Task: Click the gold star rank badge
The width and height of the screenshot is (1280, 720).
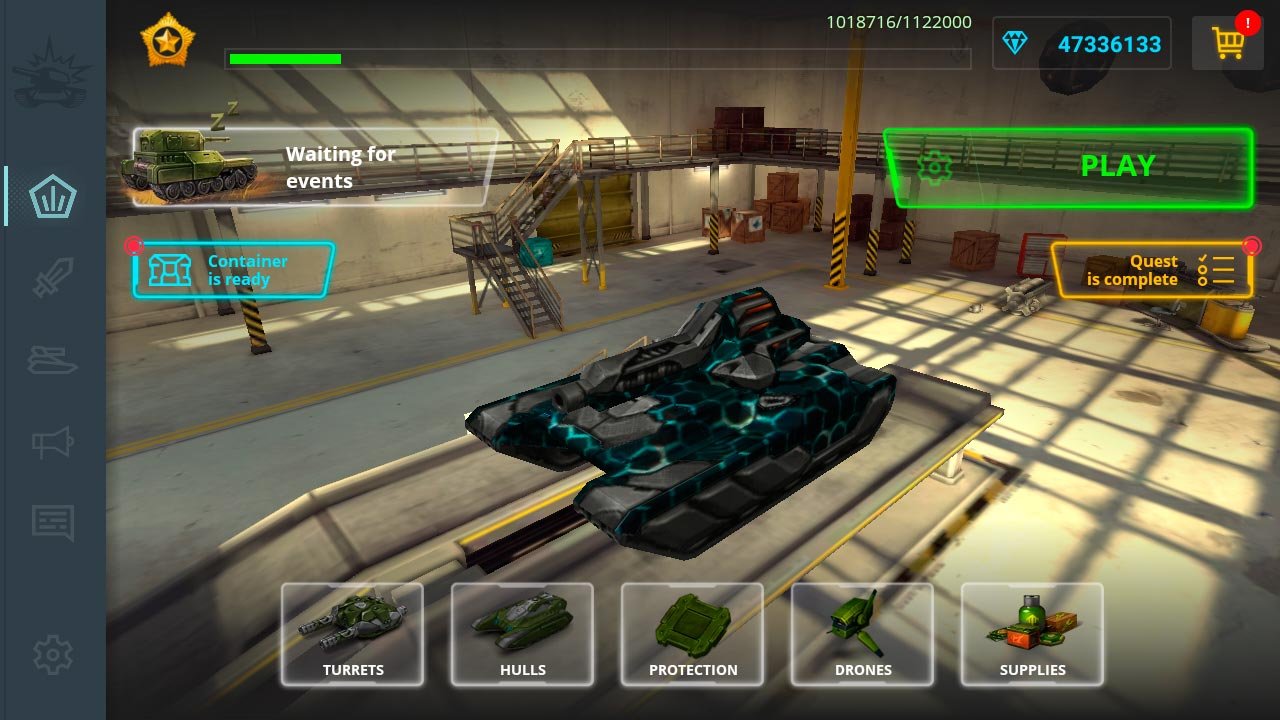Action: click(x=167, y=41)
